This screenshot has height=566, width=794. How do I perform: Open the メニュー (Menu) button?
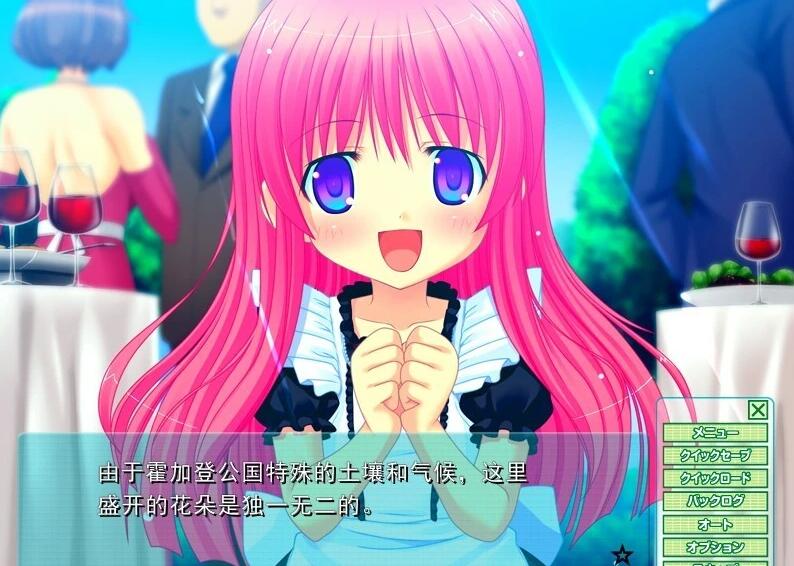click(714, 433)
